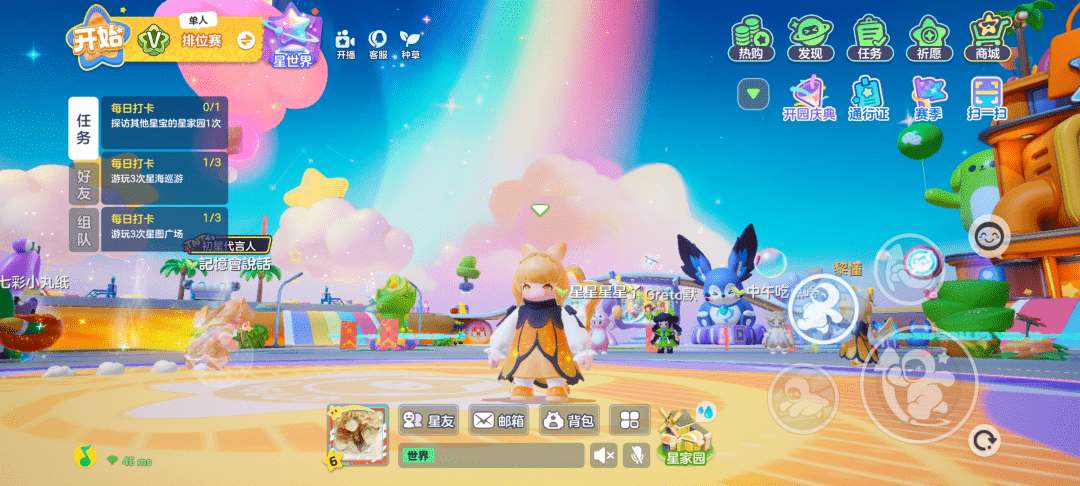The image size is (1080, 486).
Task: Toggle the speaker mute button
Action: pos(604,456)
